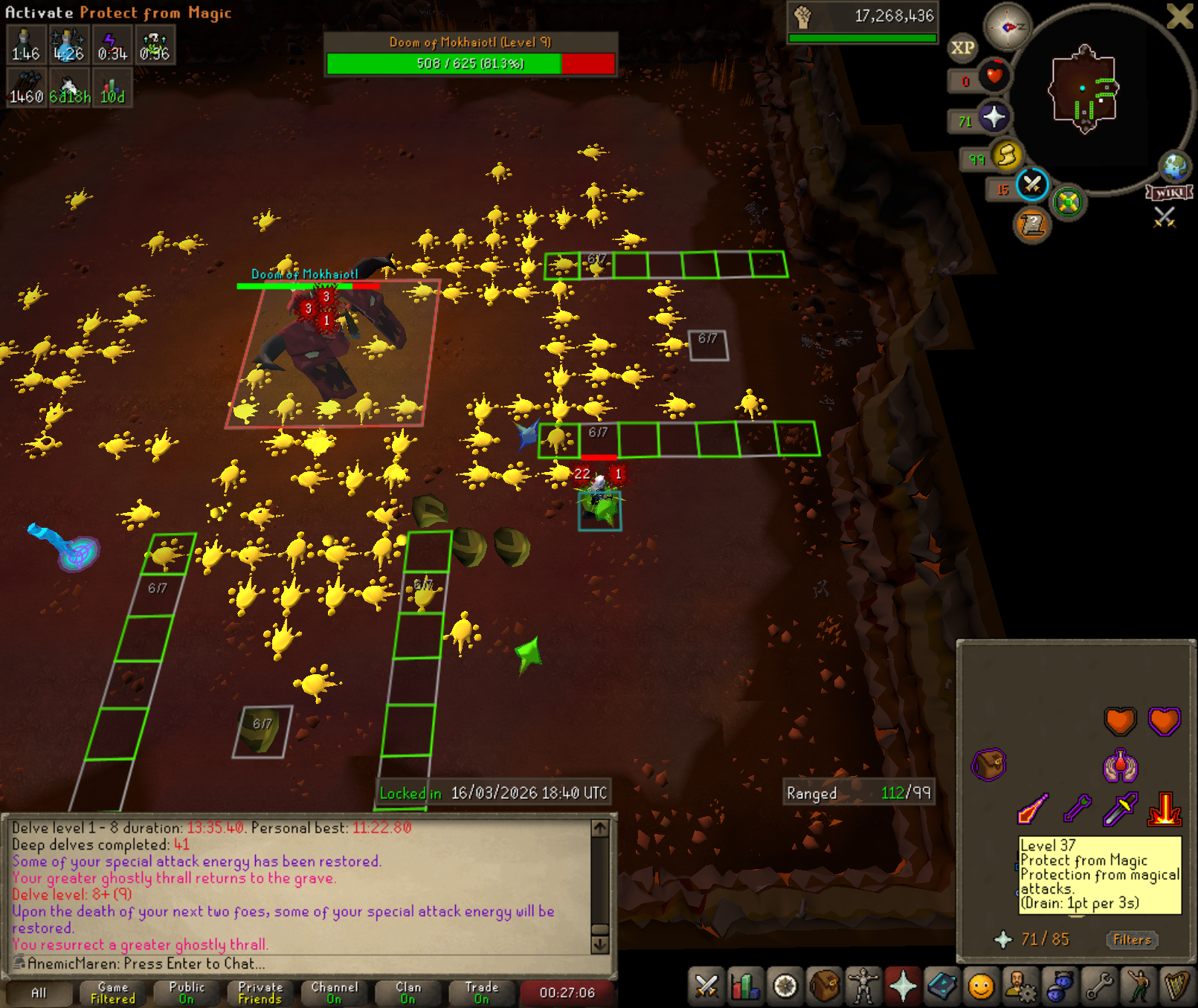
Task: Select the Game chat filter tab
Action: [113, 992]
